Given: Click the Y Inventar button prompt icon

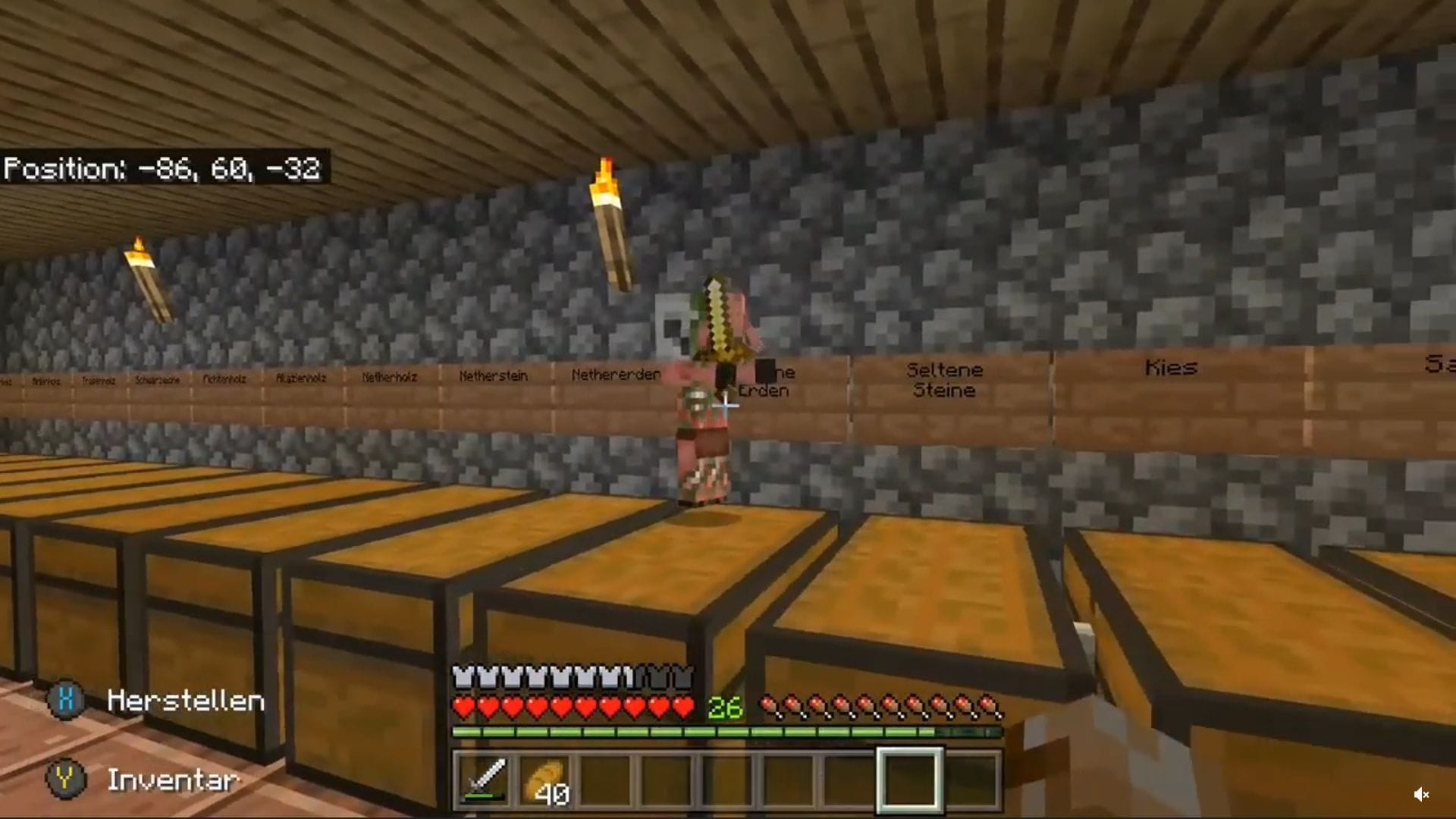Looking at the screenshot, I should pos(67,780).
